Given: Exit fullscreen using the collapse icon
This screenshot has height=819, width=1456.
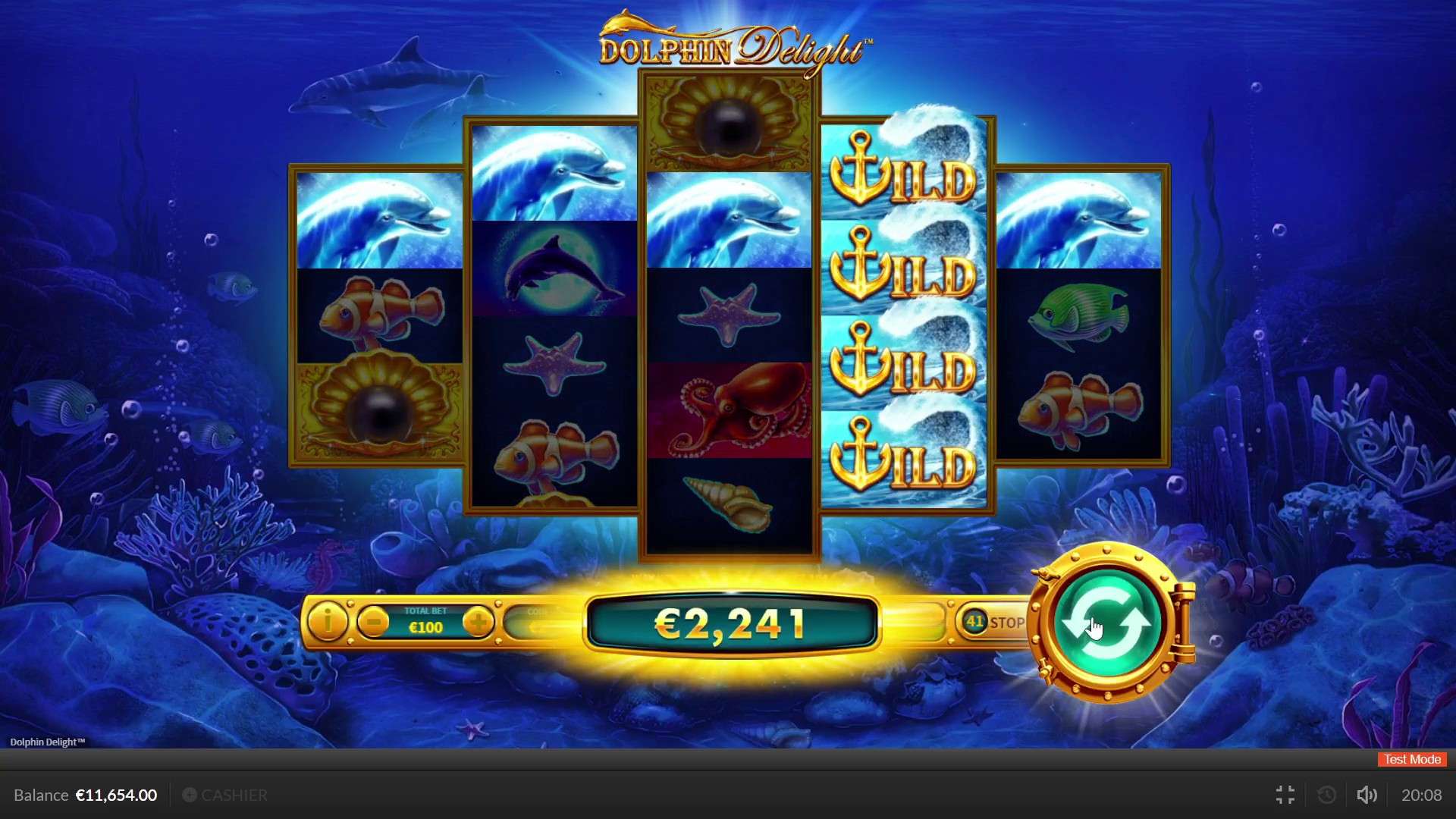Looking at the screenshot, I should [1285, 795].
